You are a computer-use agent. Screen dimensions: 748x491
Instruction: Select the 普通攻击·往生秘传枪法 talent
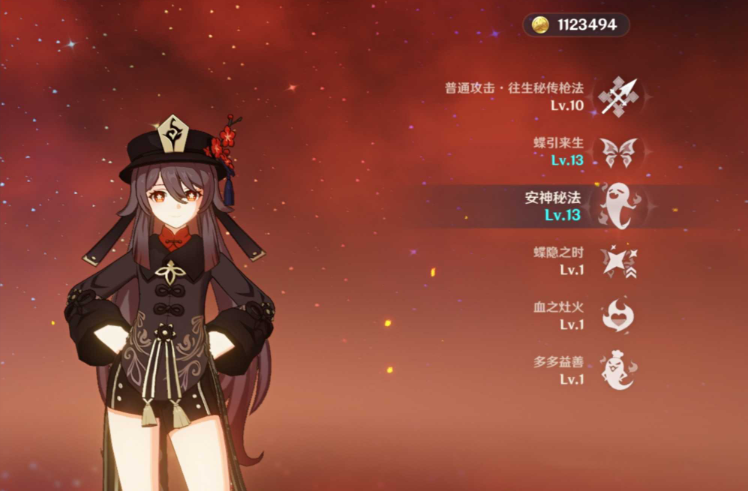[617, 96]
